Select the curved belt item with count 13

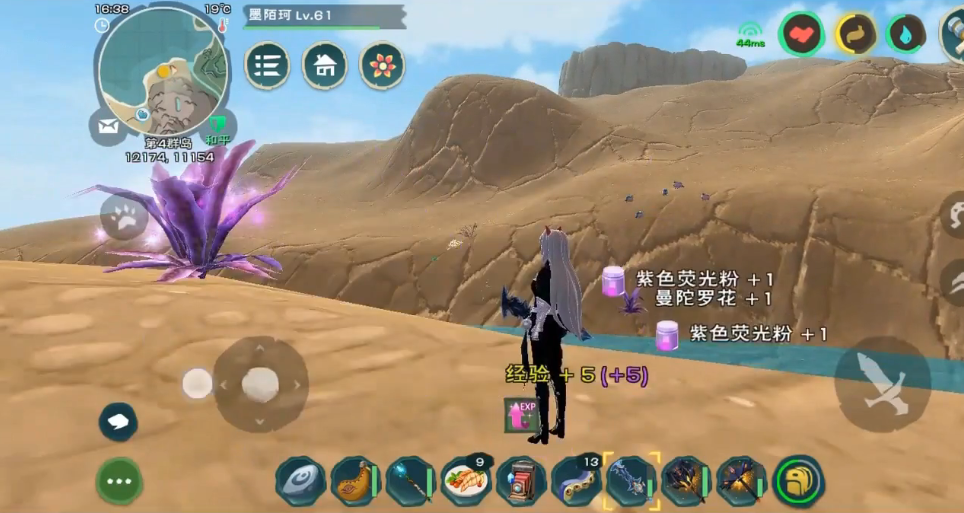(x=576, y=481)
